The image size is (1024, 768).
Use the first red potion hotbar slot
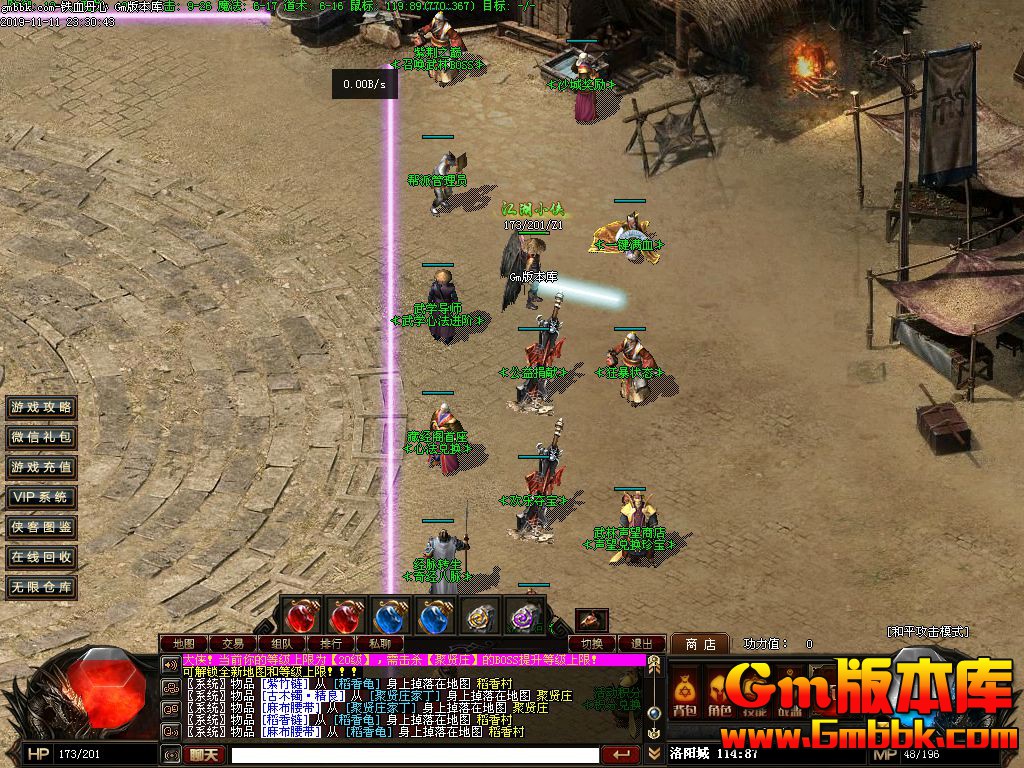pyautogui.click(x=302, y=617)
